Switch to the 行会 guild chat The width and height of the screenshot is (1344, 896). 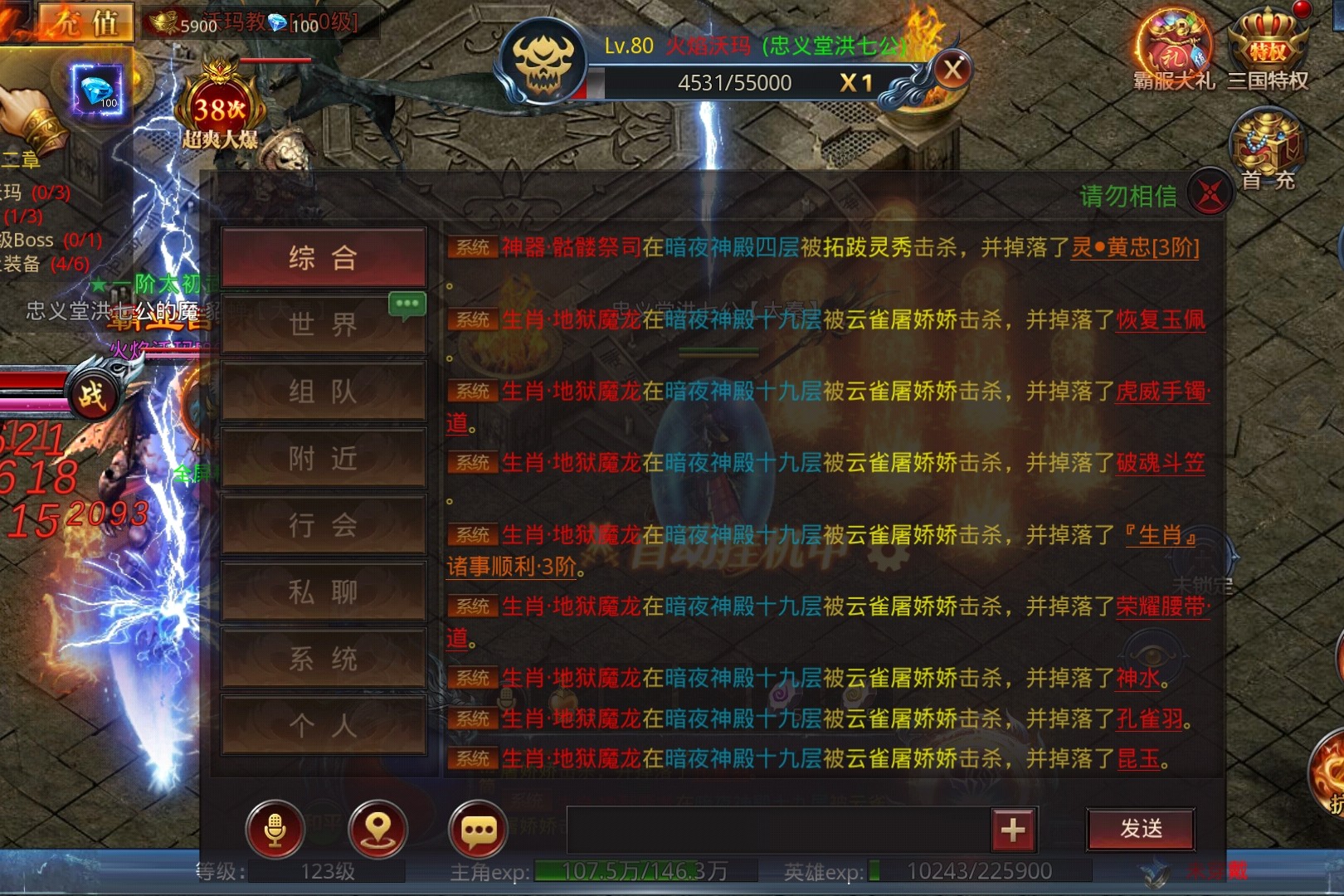point(324,524)
